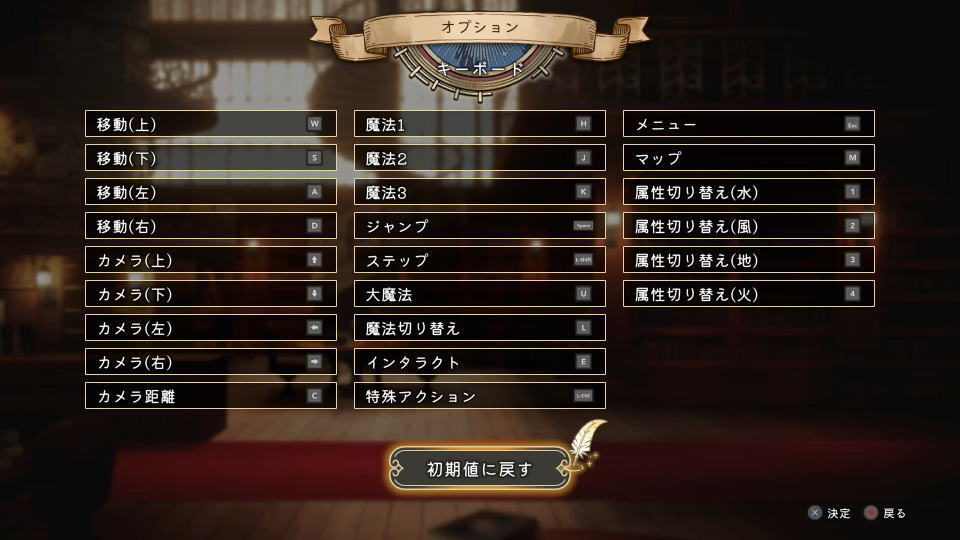960x540 pixels.
Task: Click the 属性切り替え(火) binding entry
Action: (748, 294)
